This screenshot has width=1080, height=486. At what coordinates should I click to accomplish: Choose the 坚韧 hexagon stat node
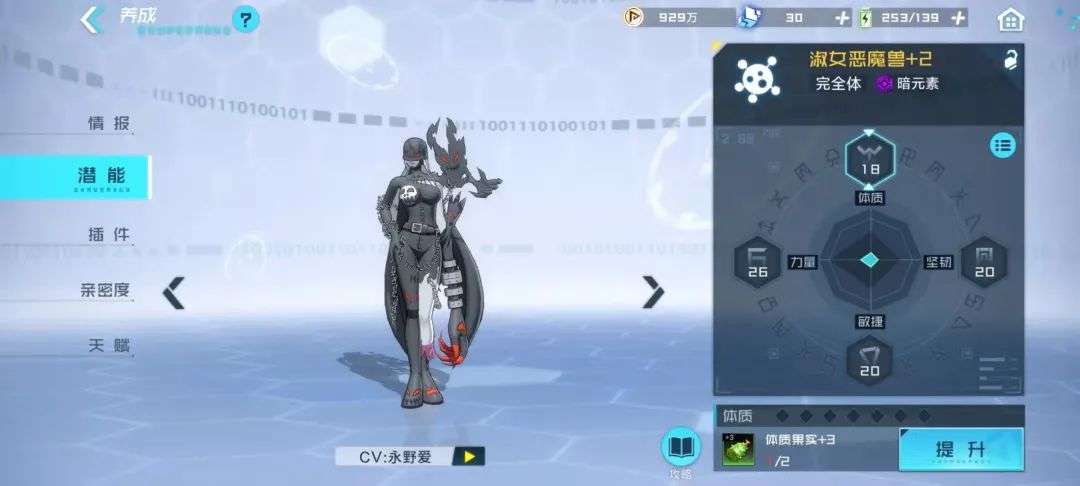coord(984,262)
